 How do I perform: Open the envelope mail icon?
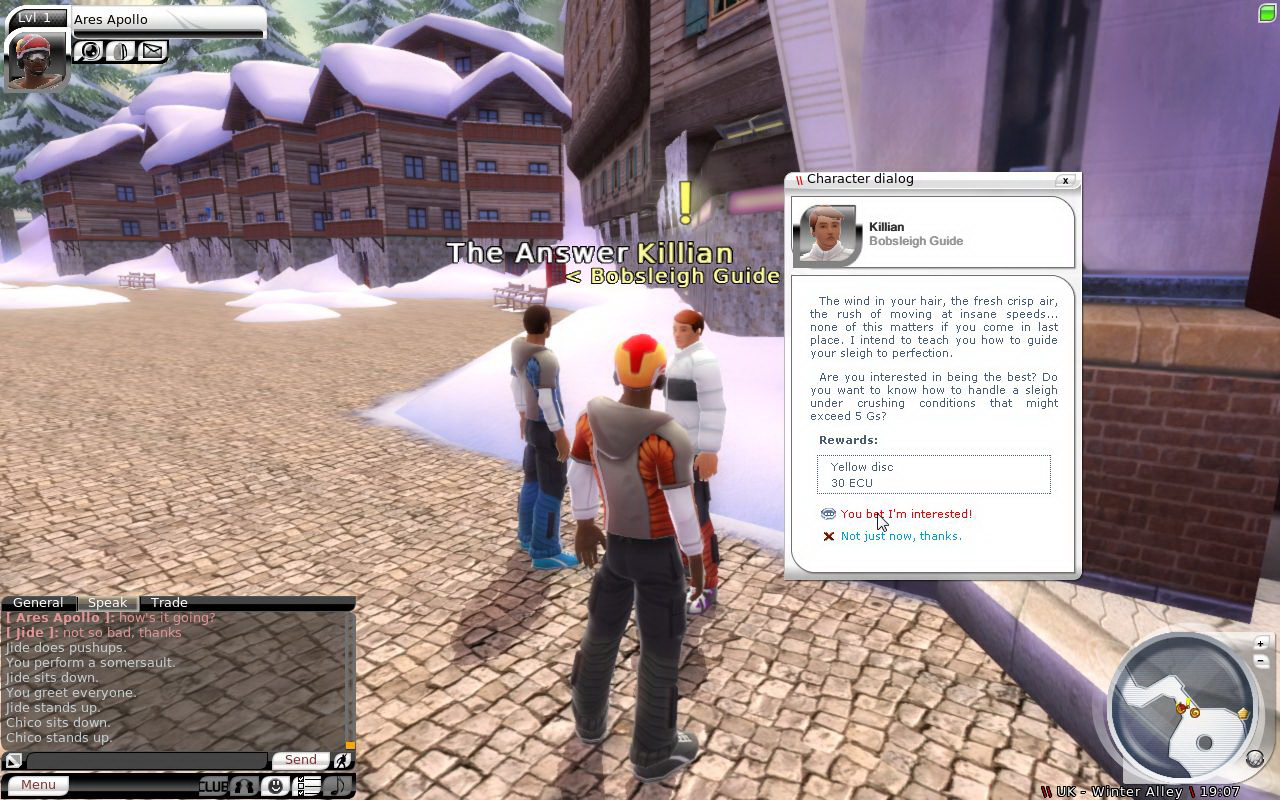click(152, 50)
